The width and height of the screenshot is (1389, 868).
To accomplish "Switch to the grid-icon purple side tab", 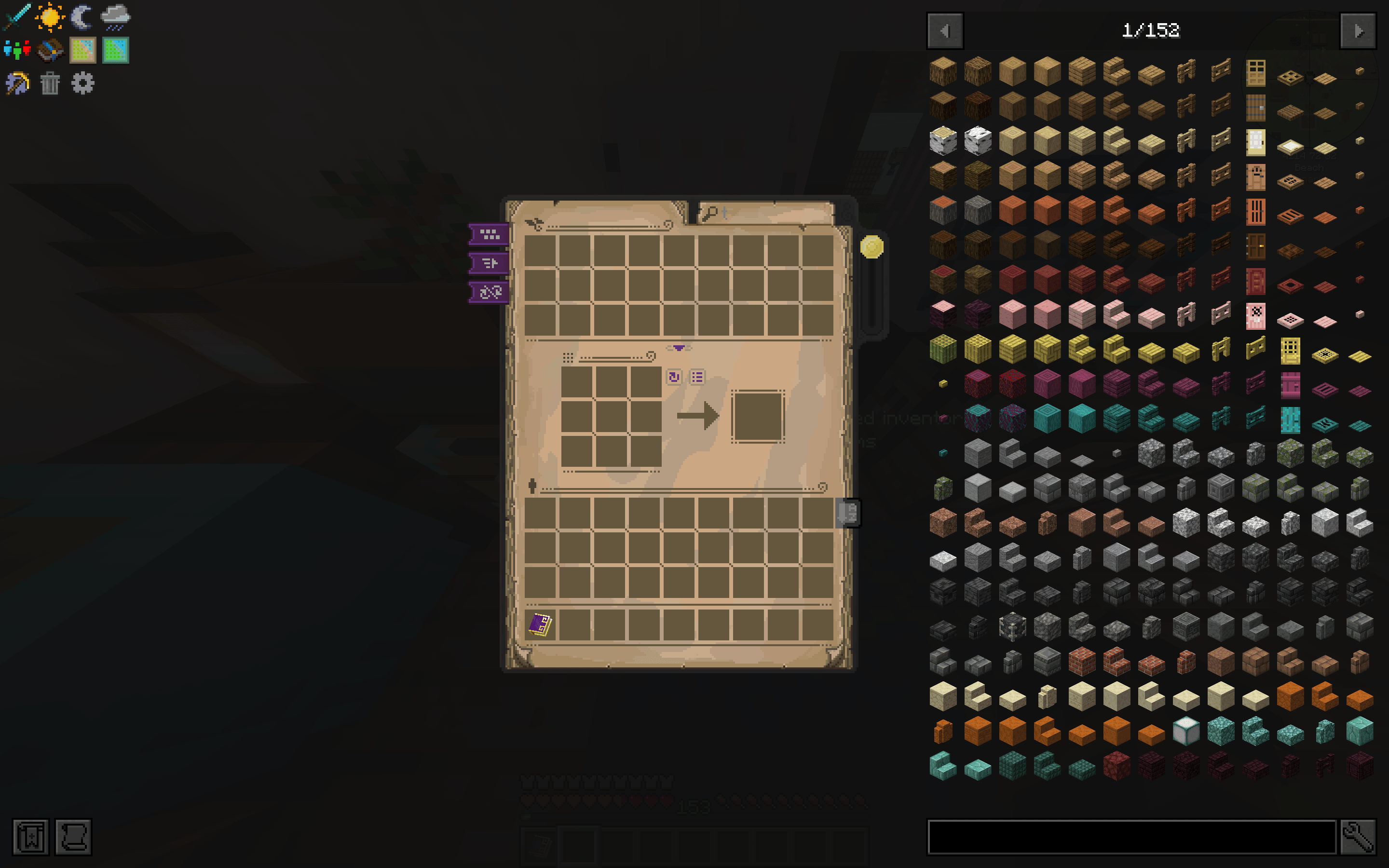I will point(488,235).
